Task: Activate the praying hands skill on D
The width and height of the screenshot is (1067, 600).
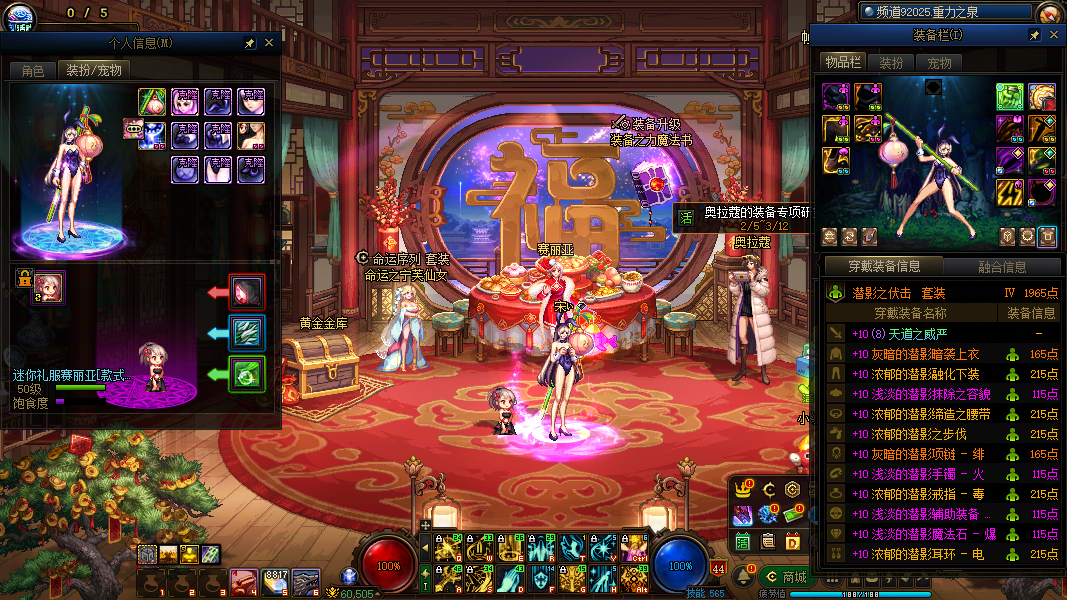Action: pyautogui.click(x=509, y=578)
